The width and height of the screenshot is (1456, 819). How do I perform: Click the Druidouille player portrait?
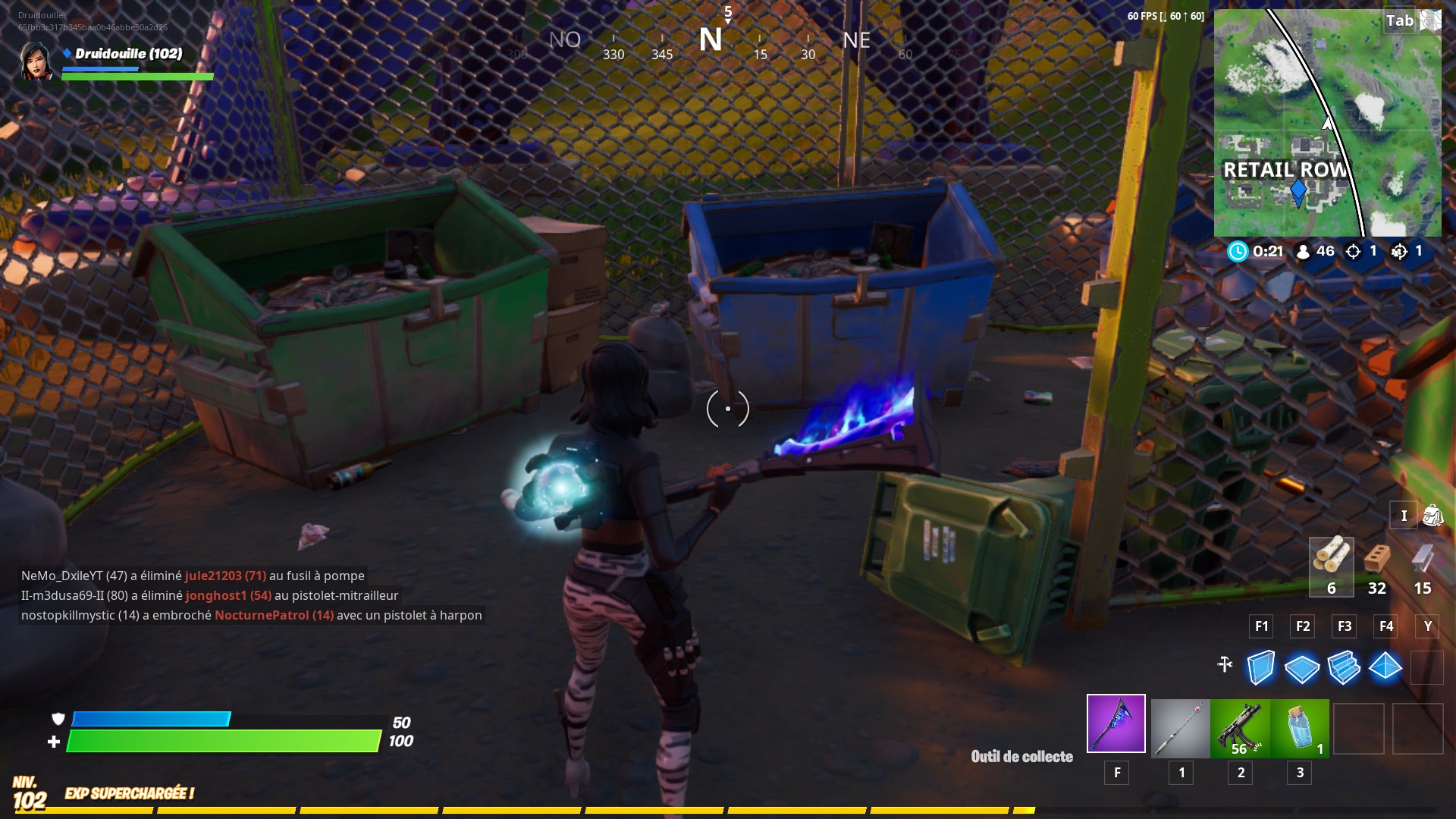pos(36,61)
